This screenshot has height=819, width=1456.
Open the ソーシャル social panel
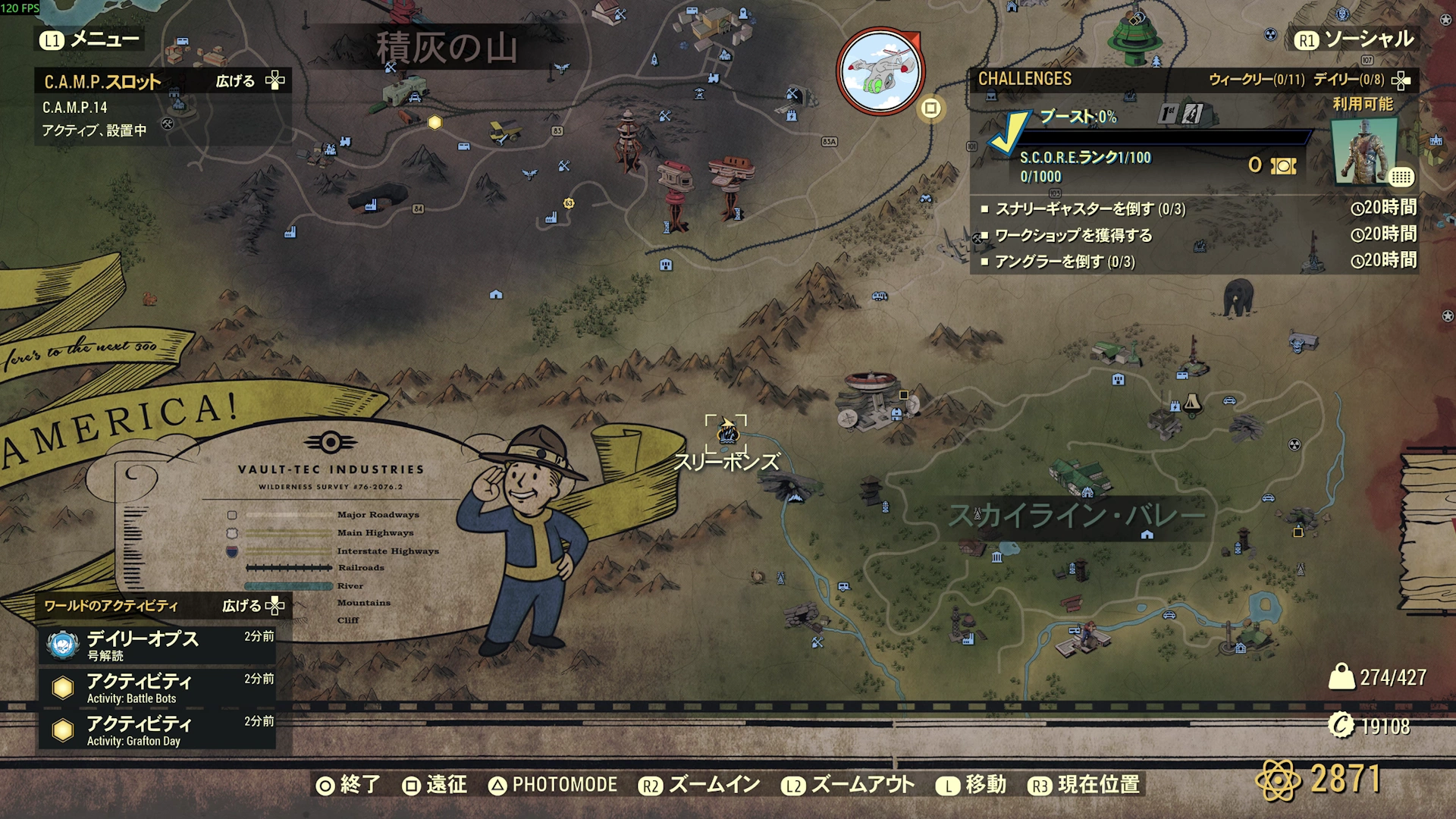click(1354, 39)
